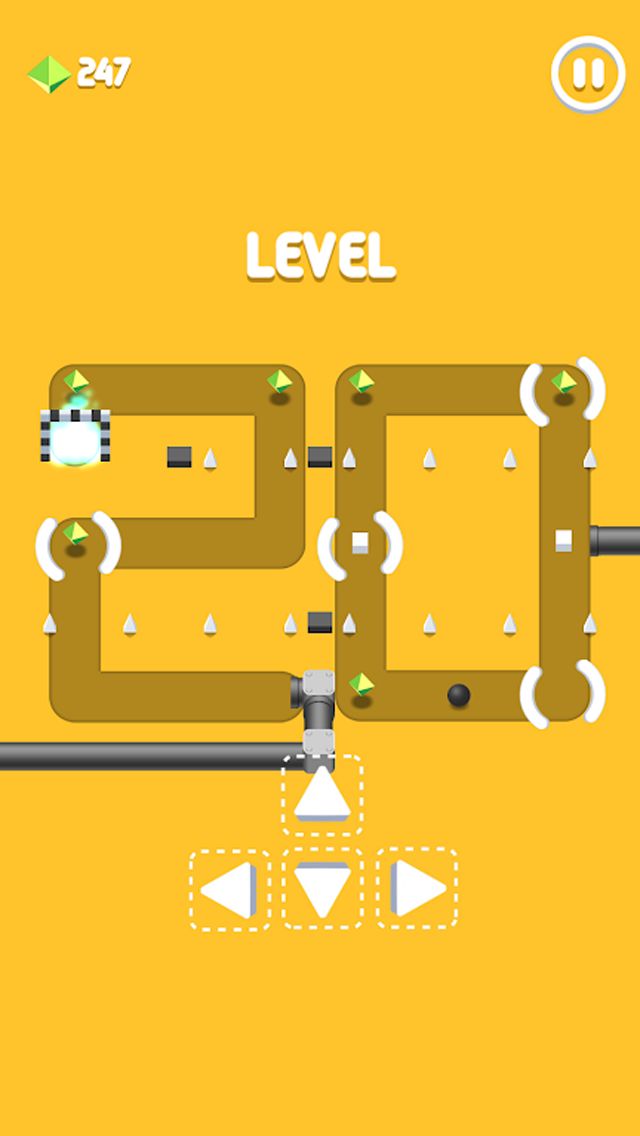Image resolution: width=640 pixels, height=1136 pixels.
Task: Tap the left arrow control
Action: 230,889
